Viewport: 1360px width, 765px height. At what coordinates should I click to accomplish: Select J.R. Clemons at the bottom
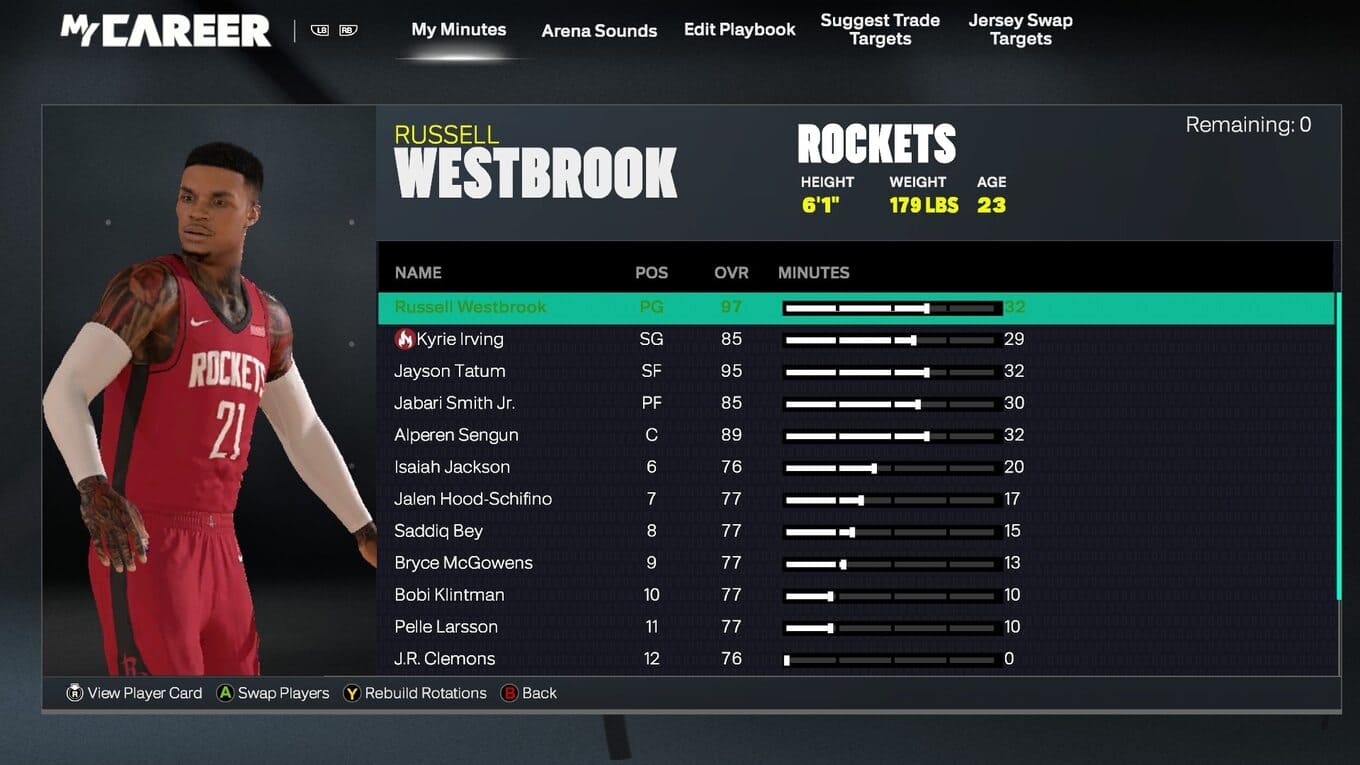[444, 659]
